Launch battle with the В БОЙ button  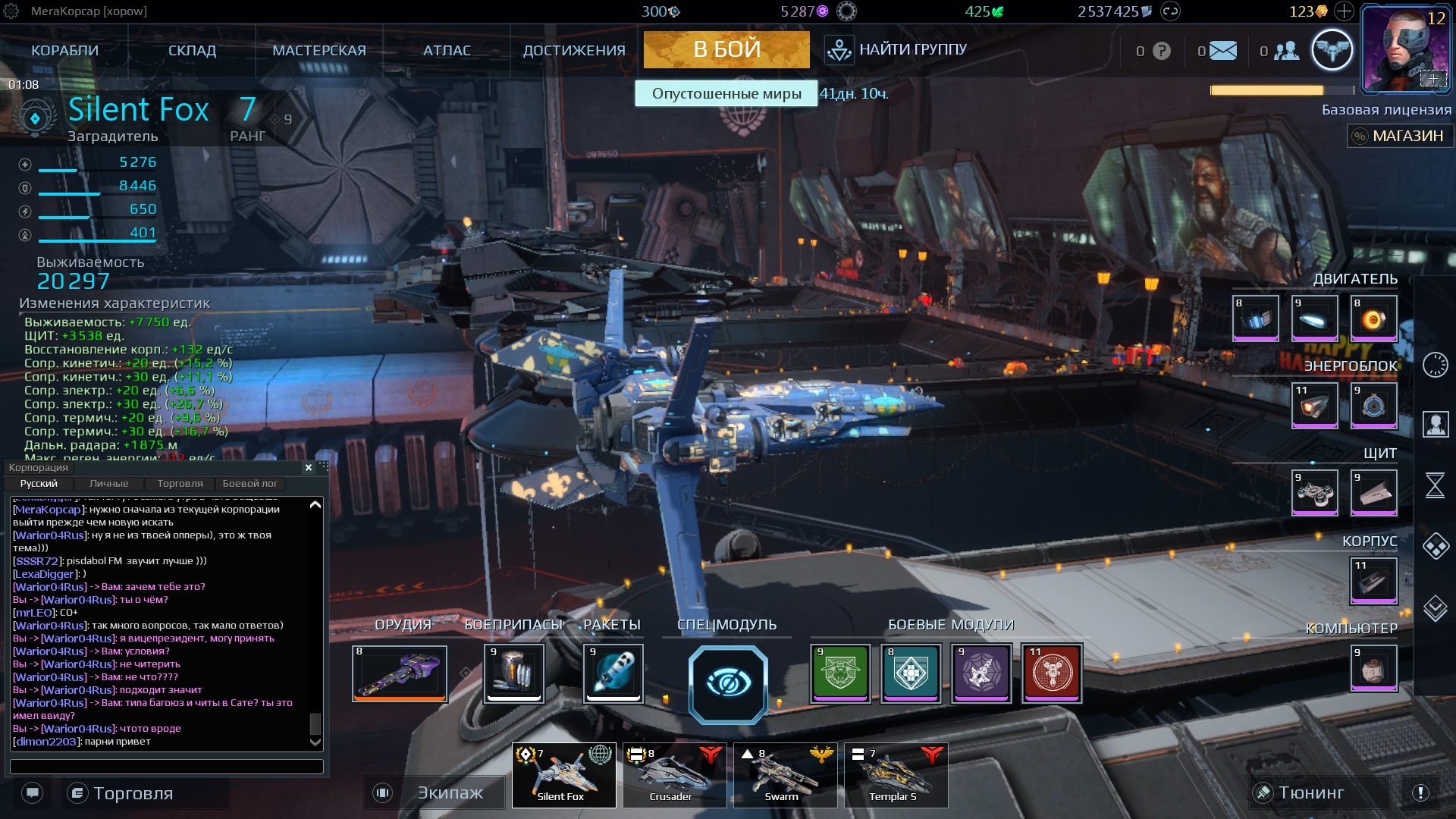pyautogui.click(x=726, y=49)
